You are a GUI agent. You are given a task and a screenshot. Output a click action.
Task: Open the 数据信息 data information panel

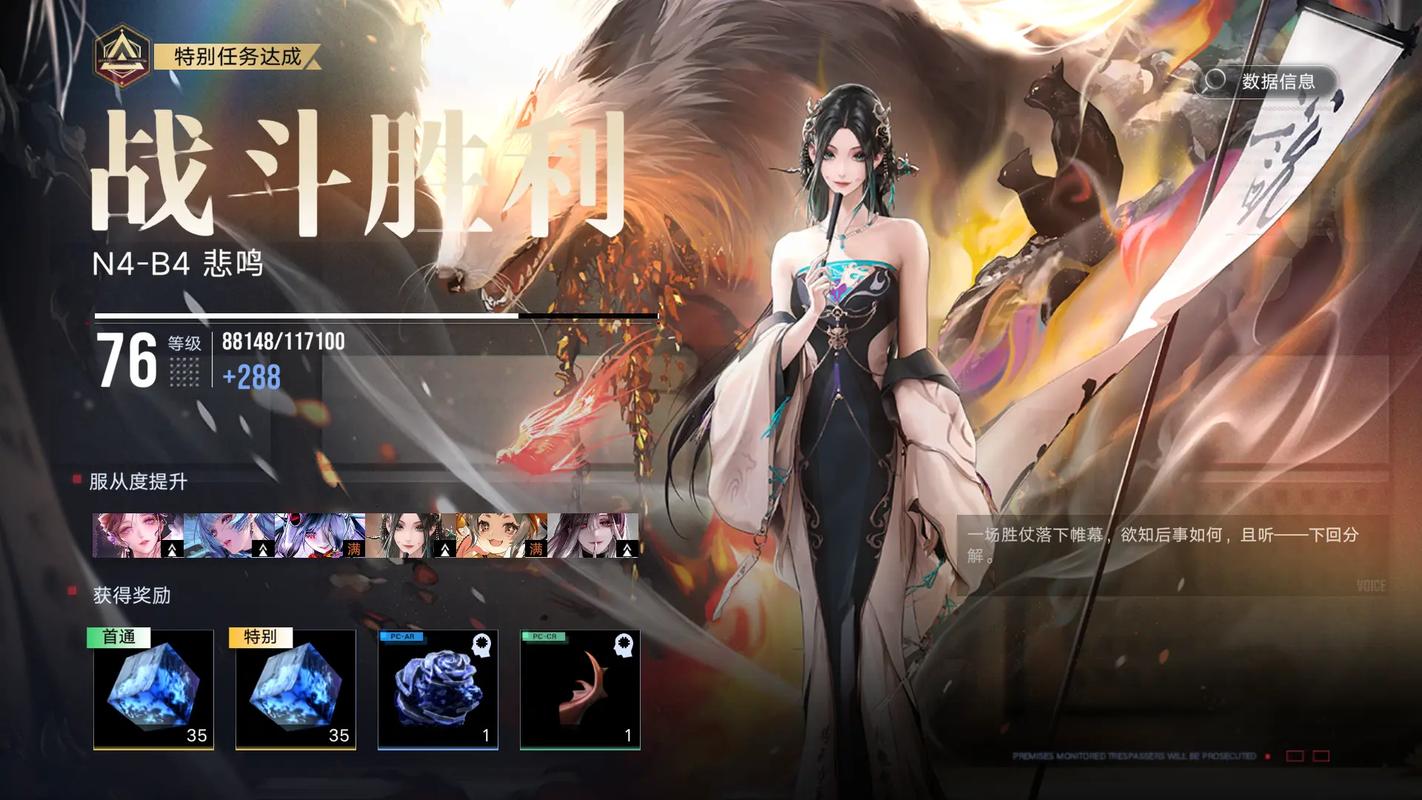(x=1281, y=82)
